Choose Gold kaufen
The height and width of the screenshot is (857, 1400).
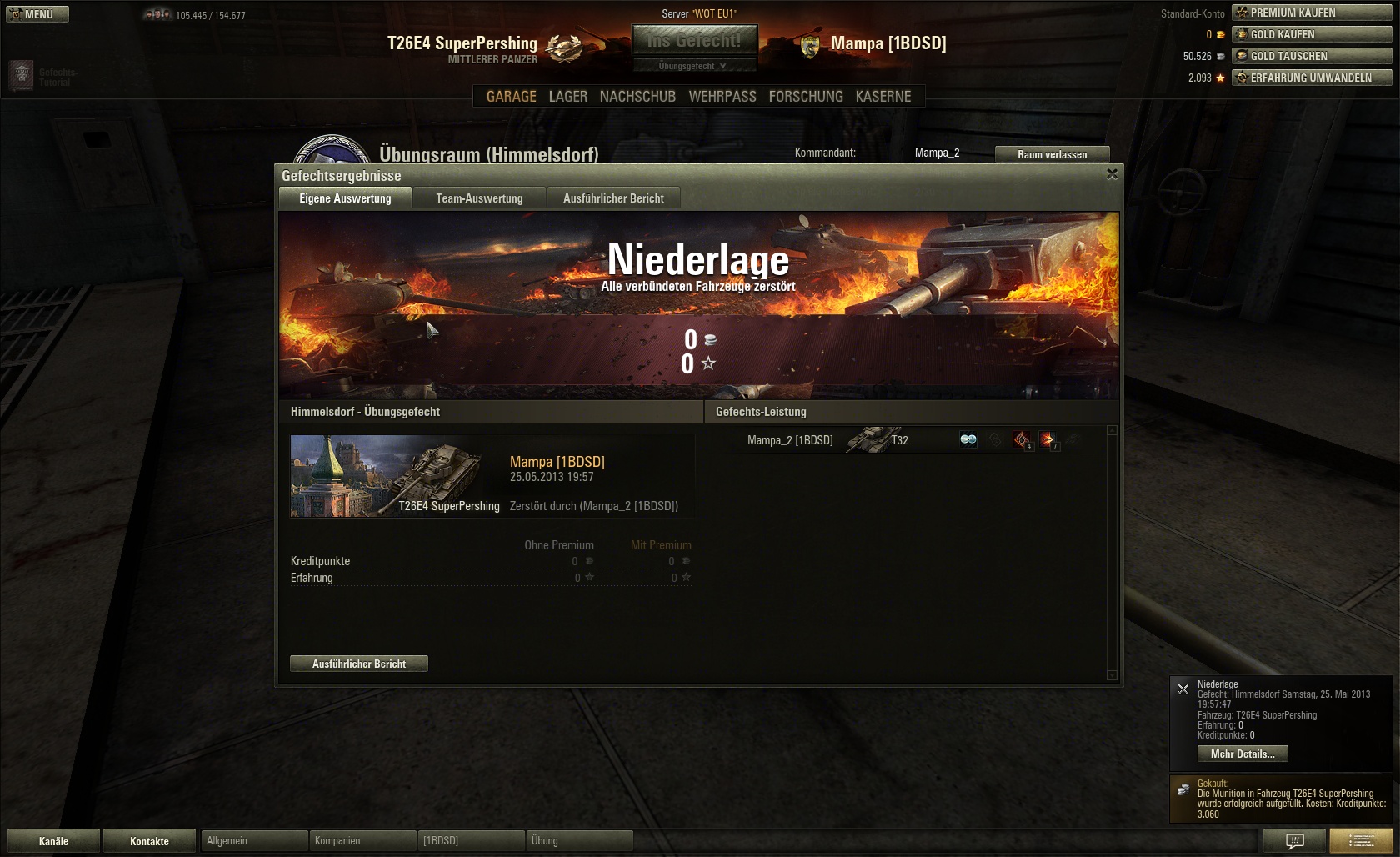(x=1312, y=34)
